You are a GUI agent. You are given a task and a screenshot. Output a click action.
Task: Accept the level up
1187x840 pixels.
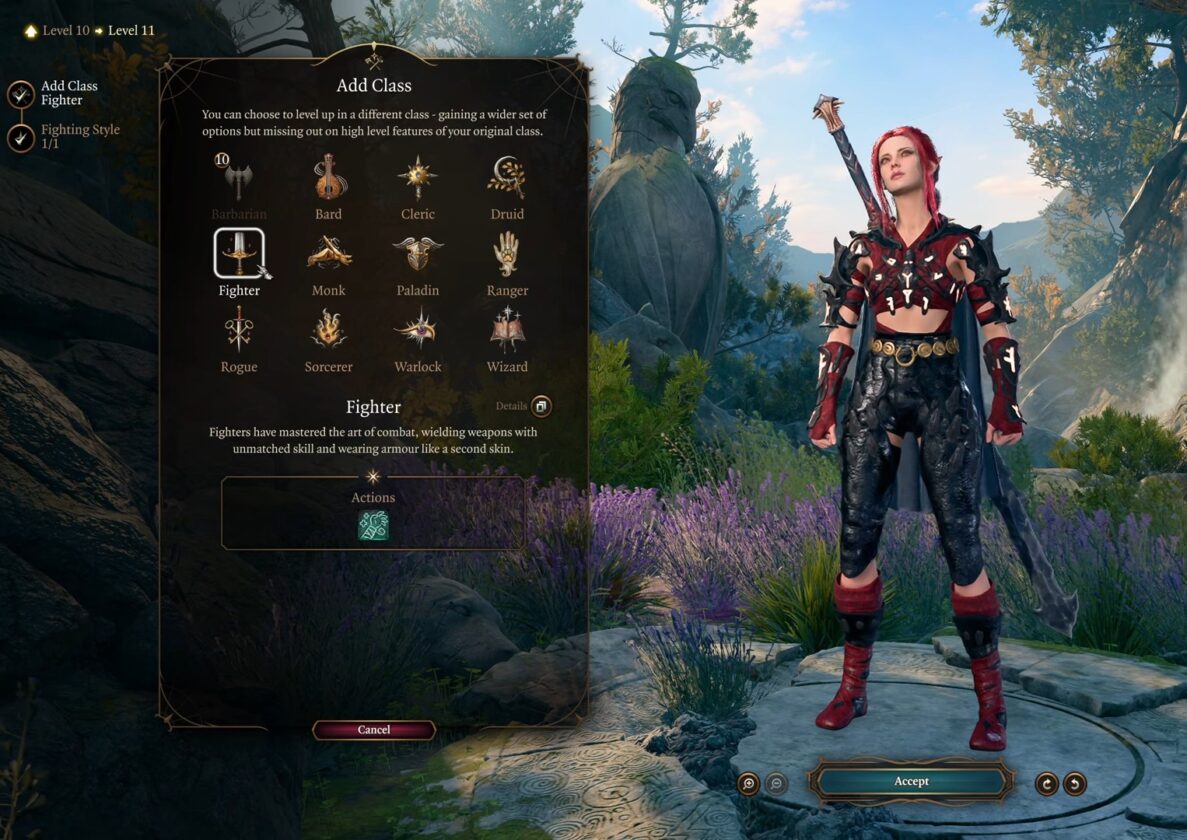911,781
